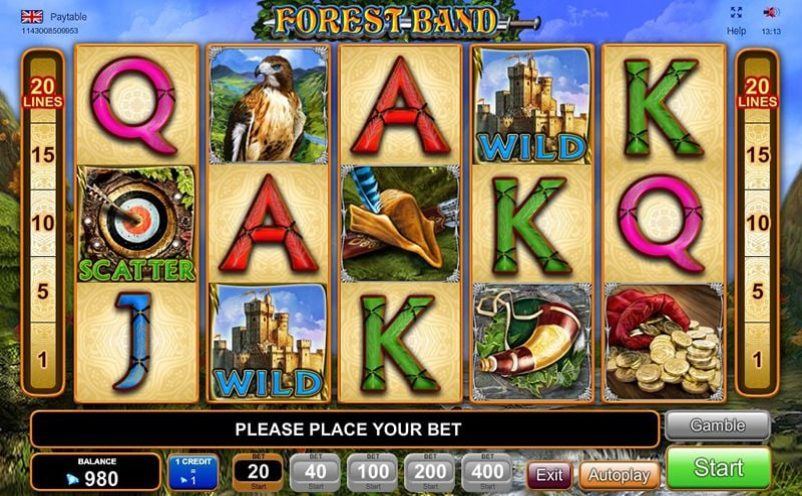
Task: Set the bet to 100
Action: click(x=372, y=472)
